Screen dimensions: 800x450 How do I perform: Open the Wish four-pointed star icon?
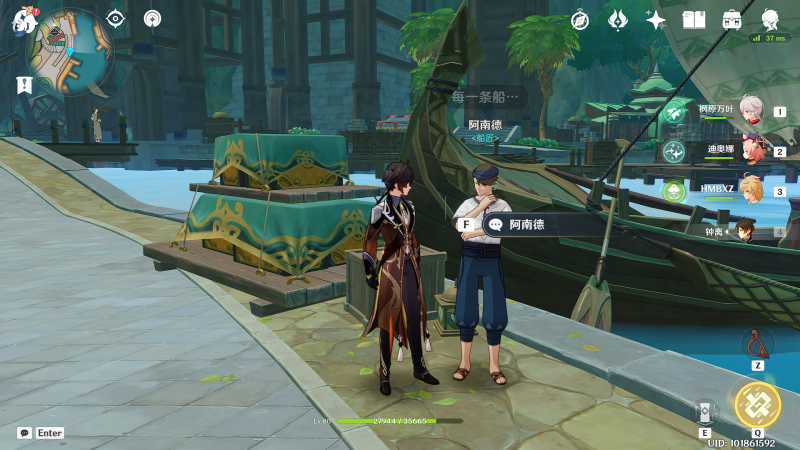[656, 20]
